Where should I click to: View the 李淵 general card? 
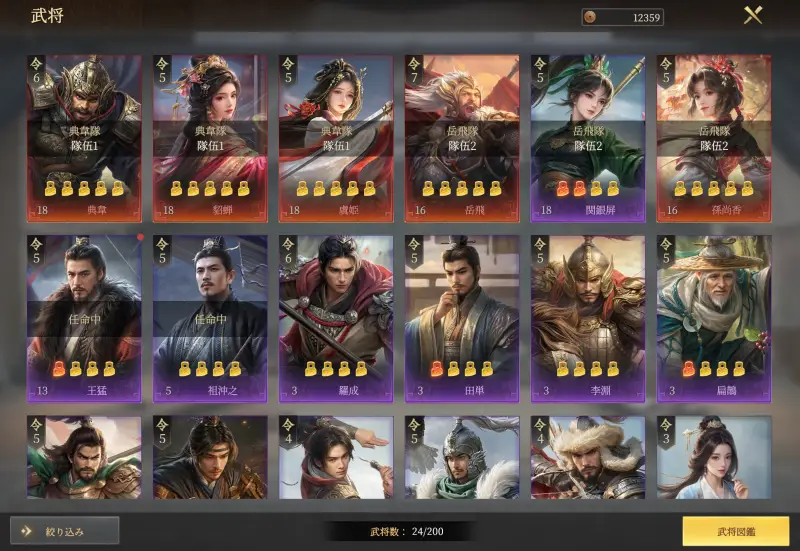[x=588, y=318]
